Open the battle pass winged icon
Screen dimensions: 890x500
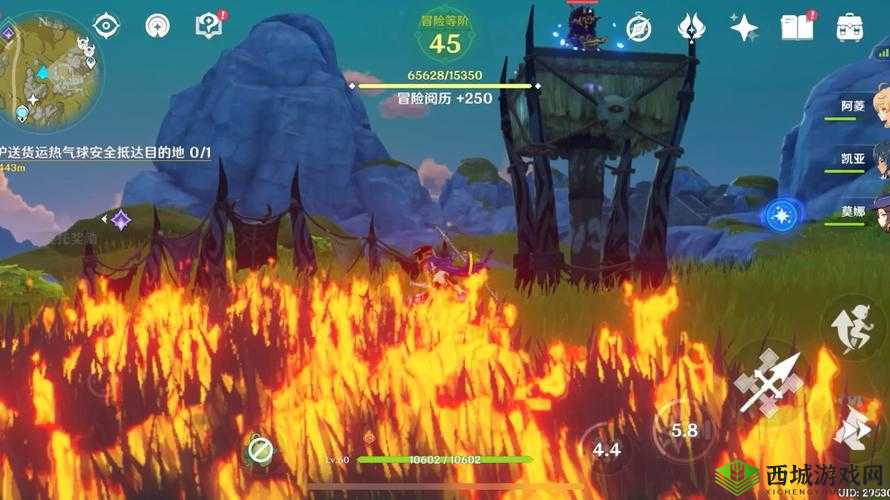(692, 27)
